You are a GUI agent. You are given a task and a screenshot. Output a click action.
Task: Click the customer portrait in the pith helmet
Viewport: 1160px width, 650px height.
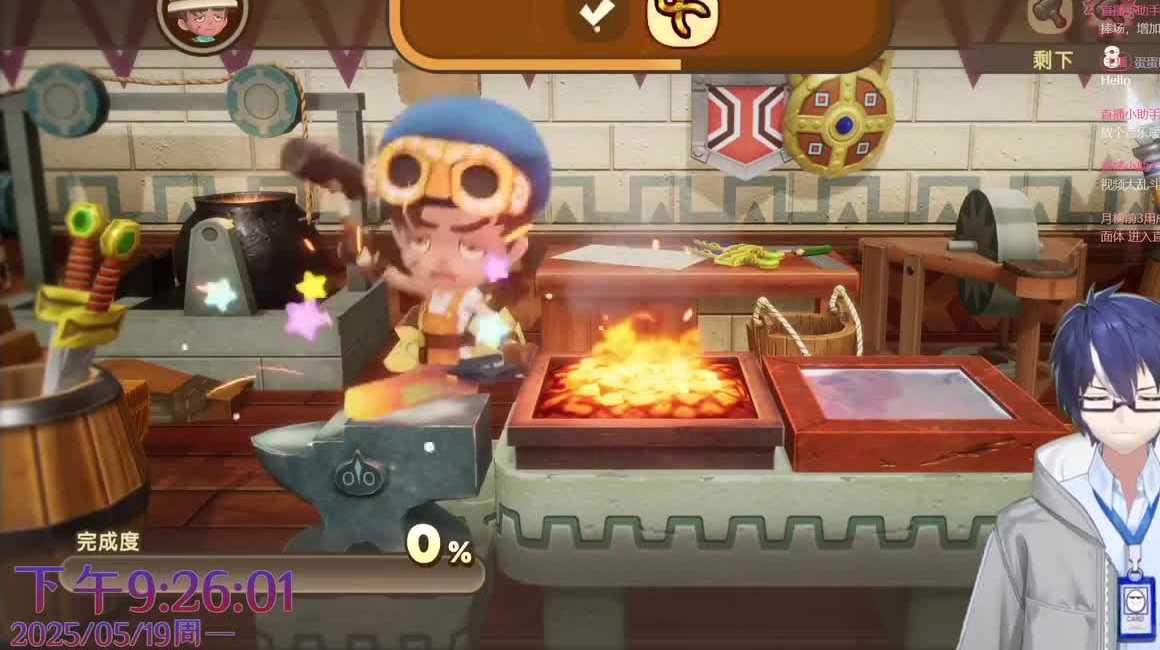[203, 22]
